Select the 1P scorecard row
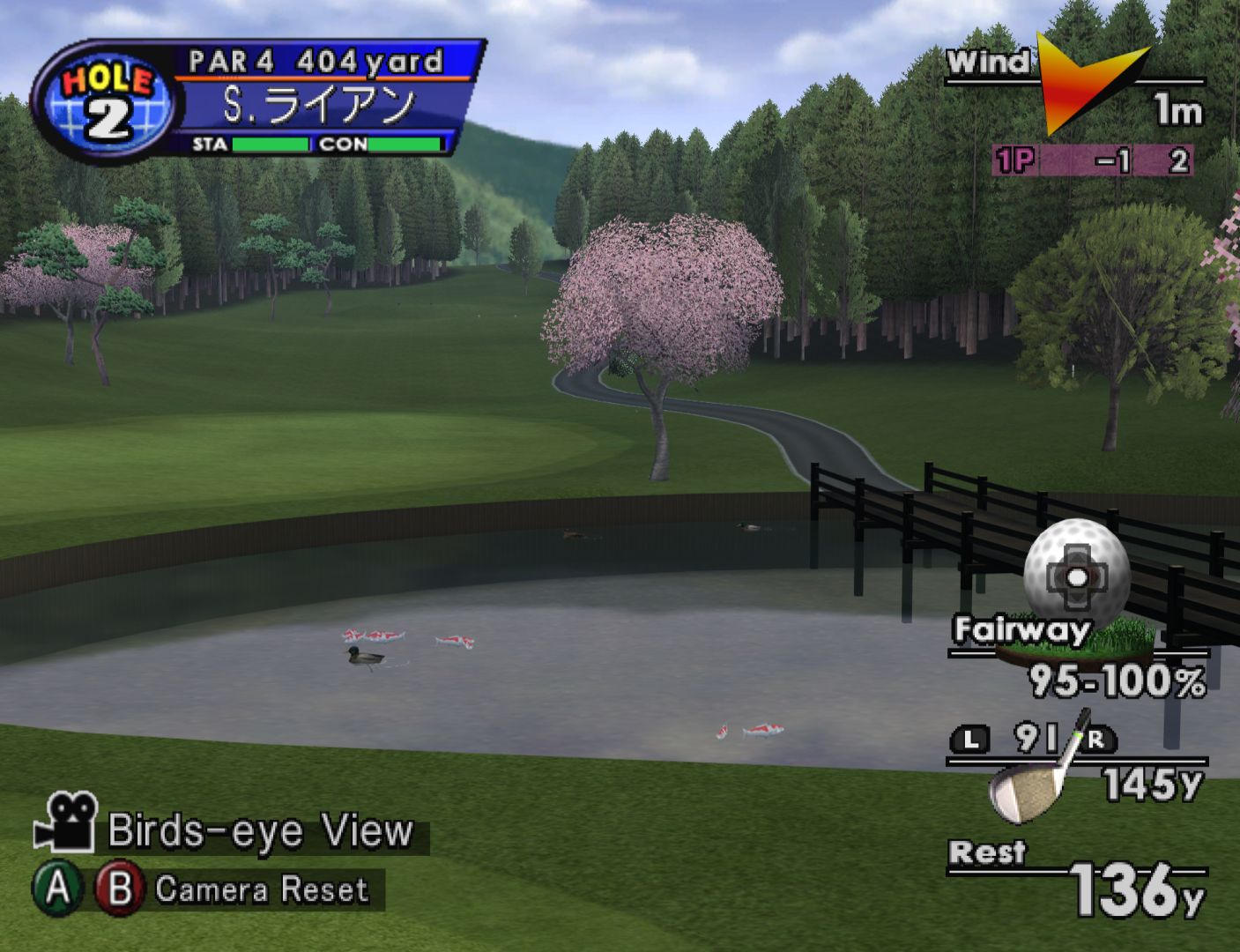 tap(1092, 161)
